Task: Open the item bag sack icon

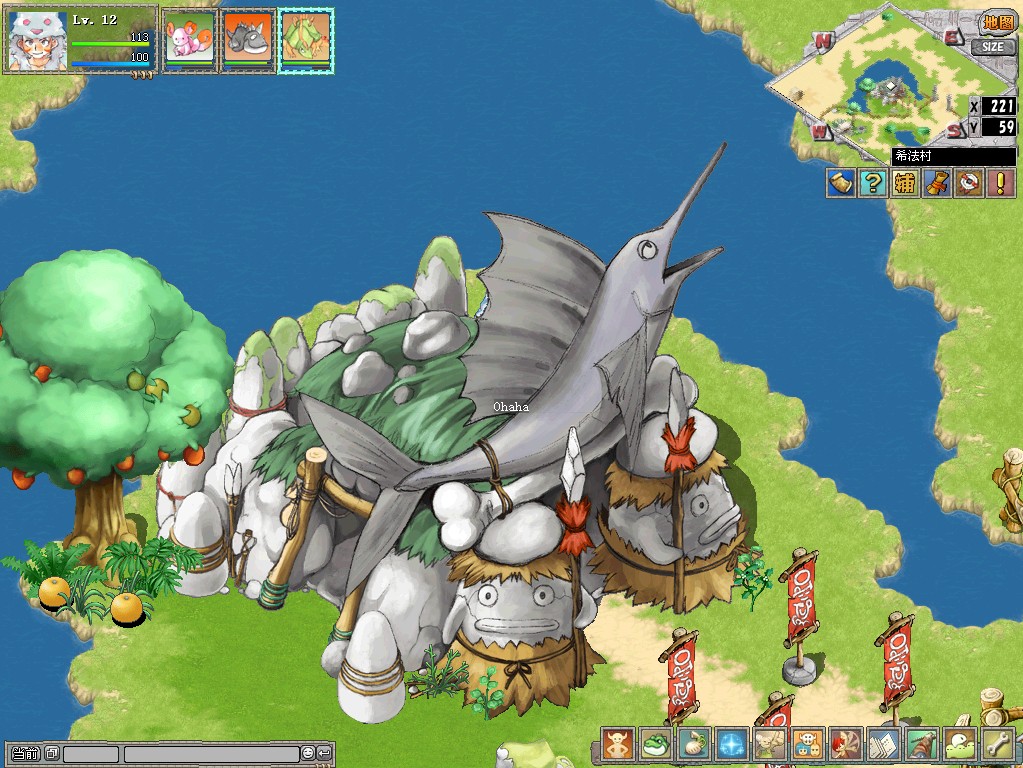Action: 693,744
